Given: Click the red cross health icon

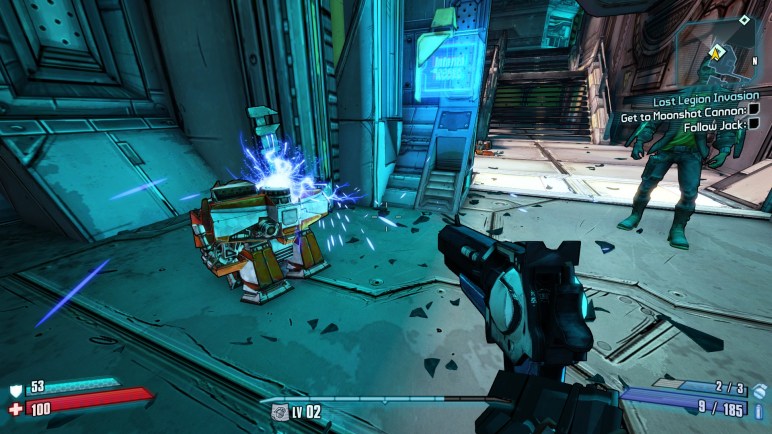Looking at the screenshot, I should 14,408.
